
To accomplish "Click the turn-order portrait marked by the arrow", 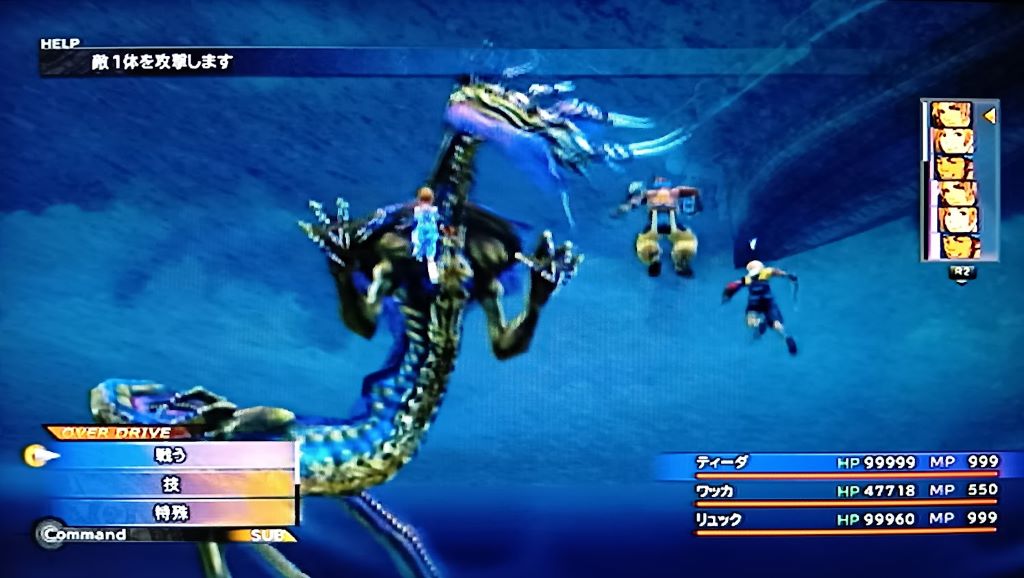I will [x=951, y=115].
